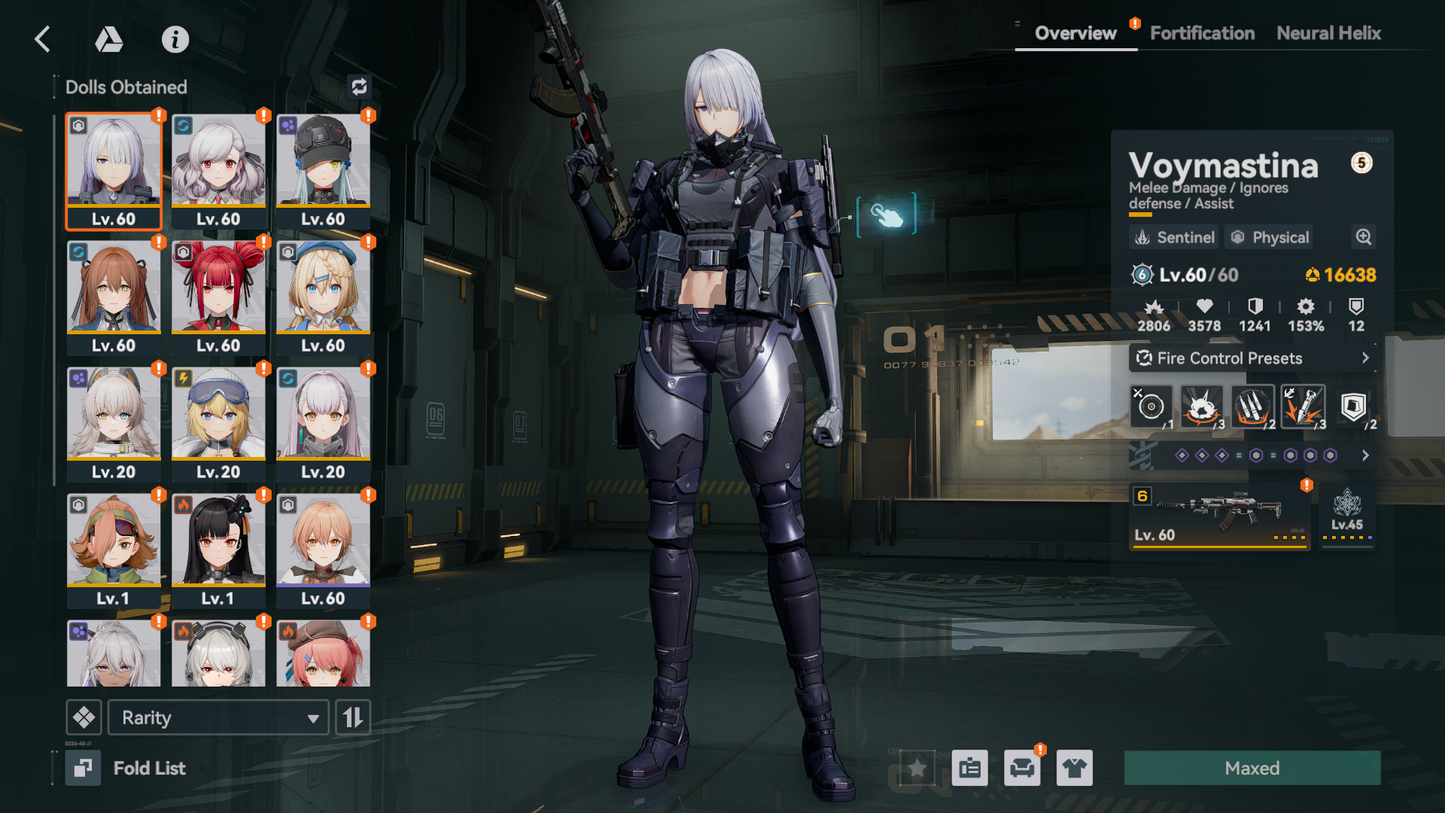The height and width of the screenshot is (813, 1445).
Task: Open the doll profile card icon
Action: click(967, 768)
